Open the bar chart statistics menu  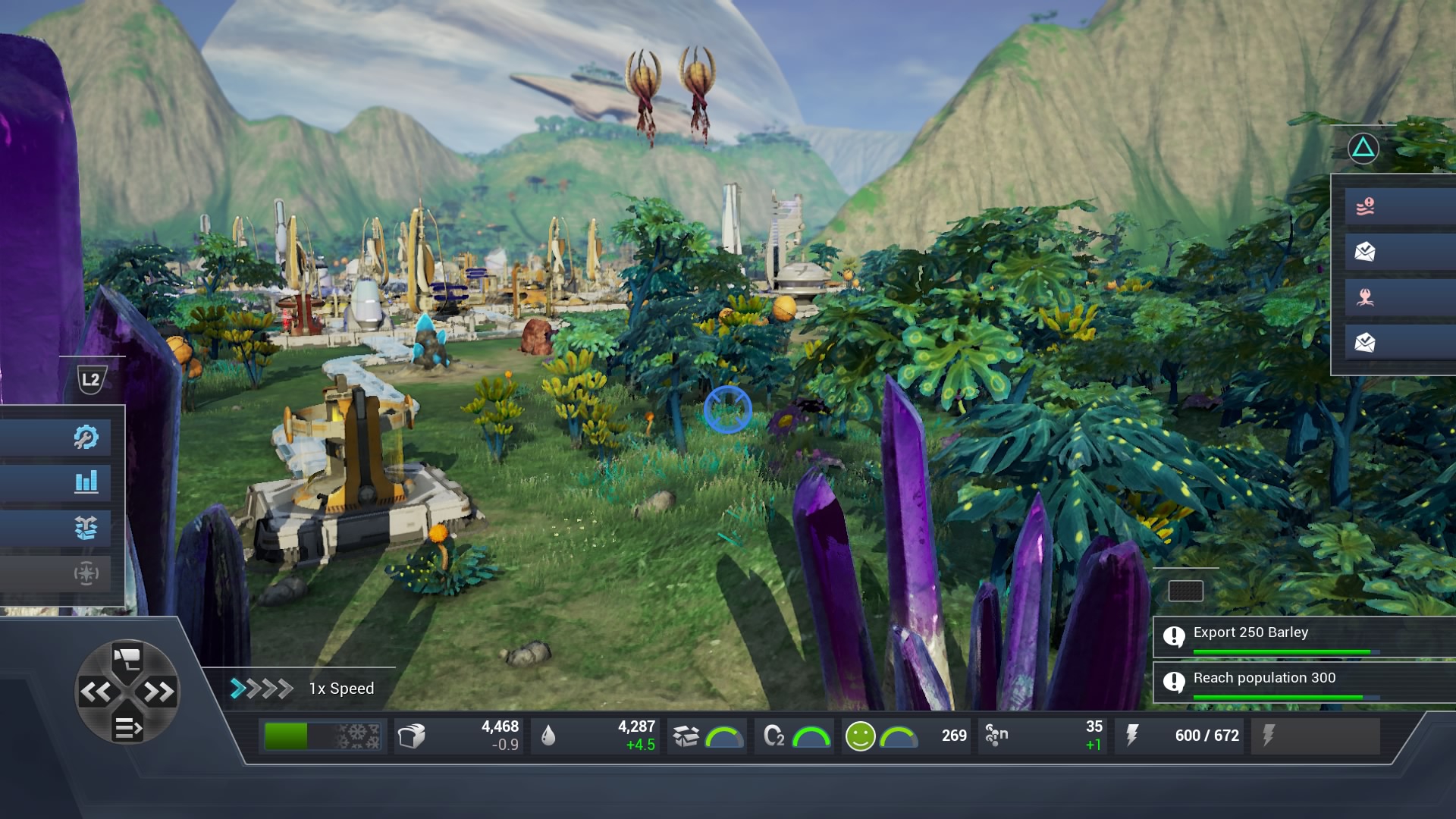pyautogui.click(x=86, y=482)
